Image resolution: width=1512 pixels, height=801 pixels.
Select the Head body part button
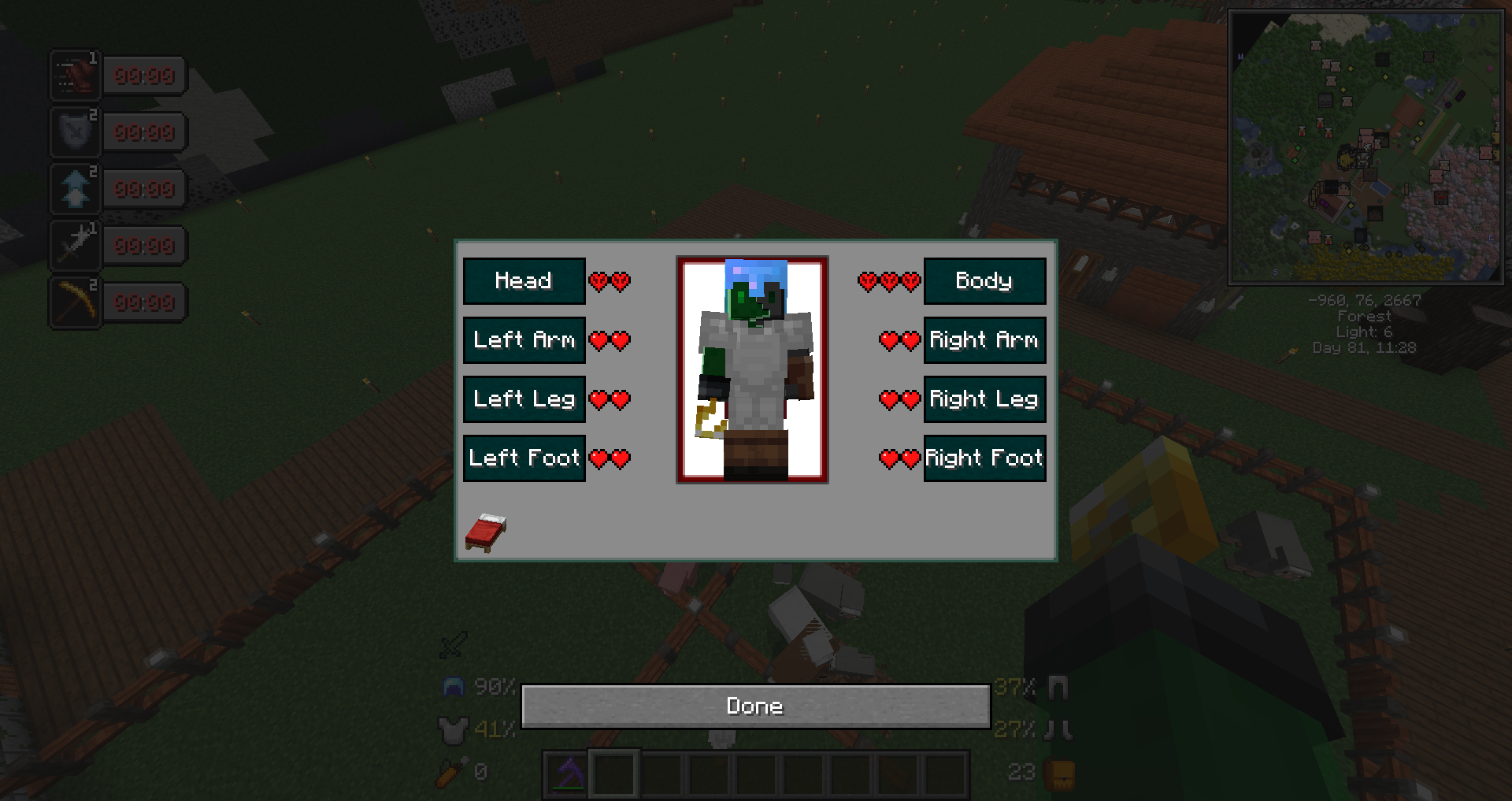coord(524,280)
